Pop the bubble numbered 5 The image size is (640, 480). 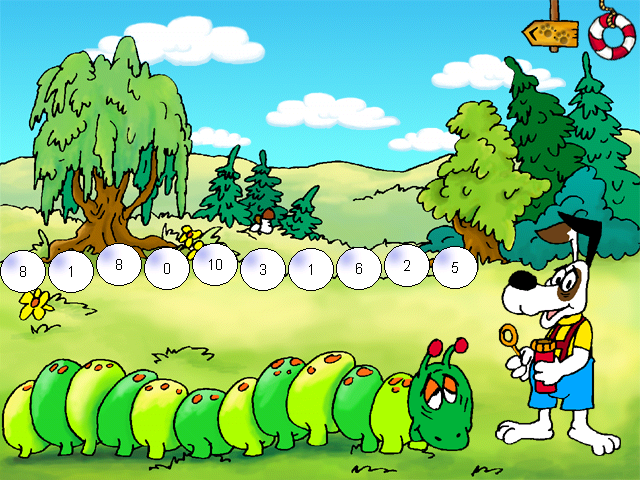click(x=454, y=268)
